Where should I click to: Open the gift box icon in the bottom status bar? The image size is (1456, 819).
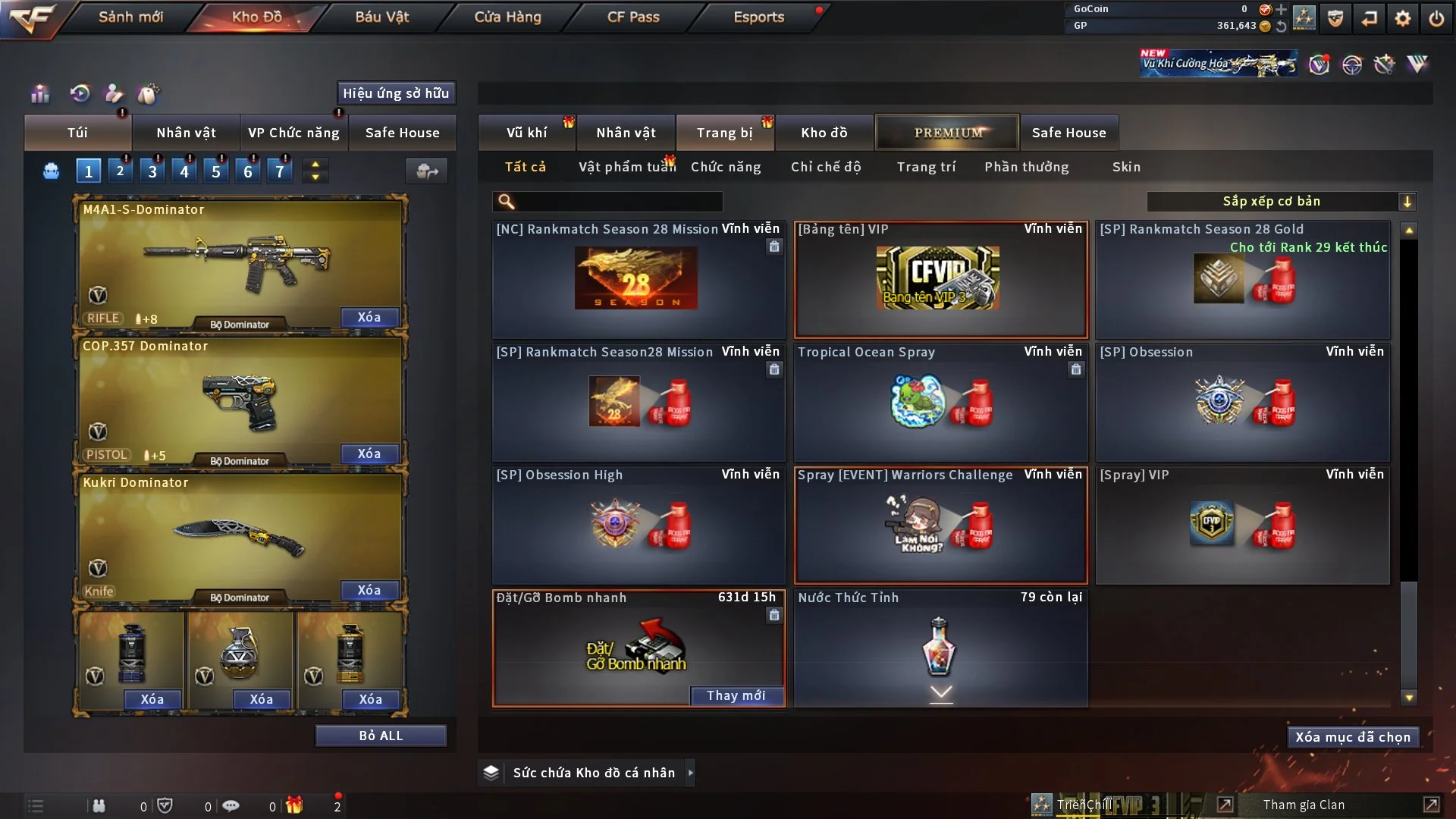click(x=295, y=805)
